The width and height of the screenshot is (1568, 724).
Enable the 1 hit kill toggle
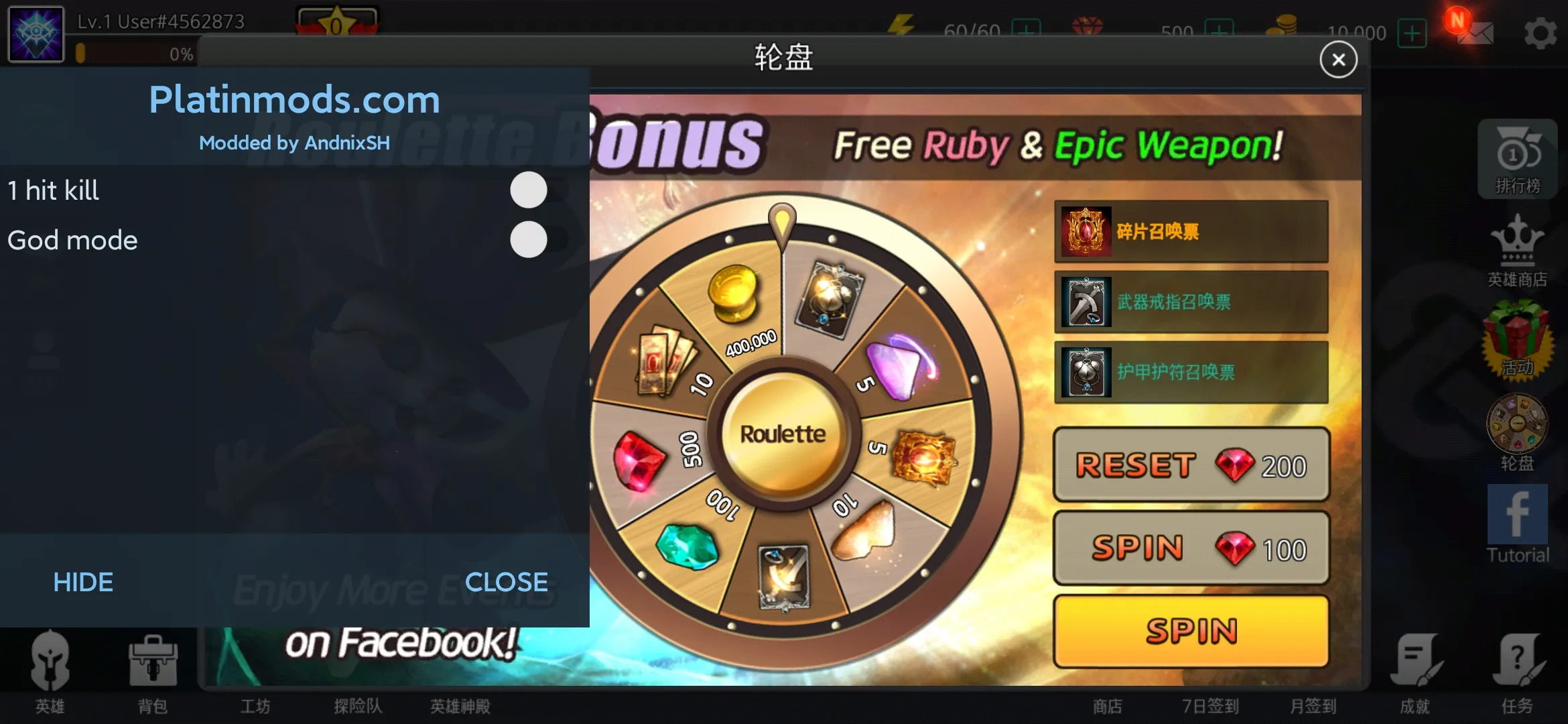[x=528, y=191]
